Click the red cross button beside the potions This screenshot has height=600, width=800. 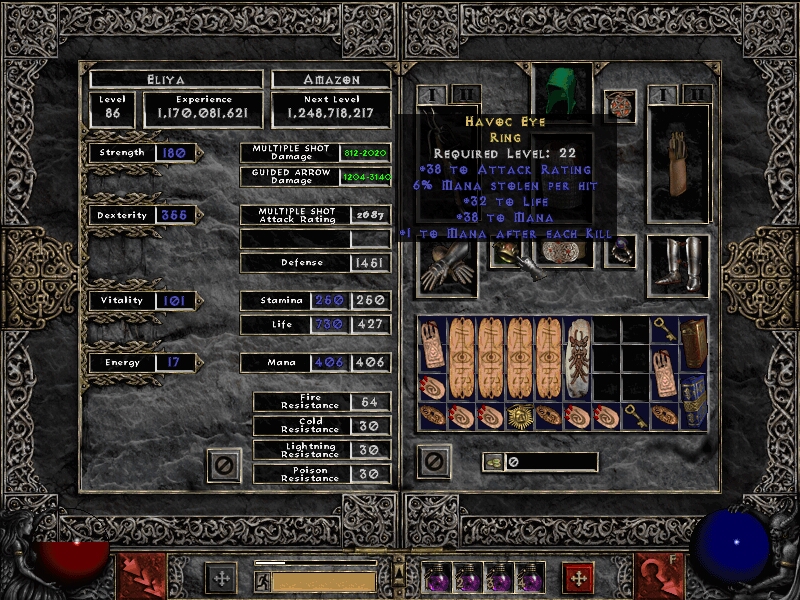pyautogui.click(x=577, y=577)
